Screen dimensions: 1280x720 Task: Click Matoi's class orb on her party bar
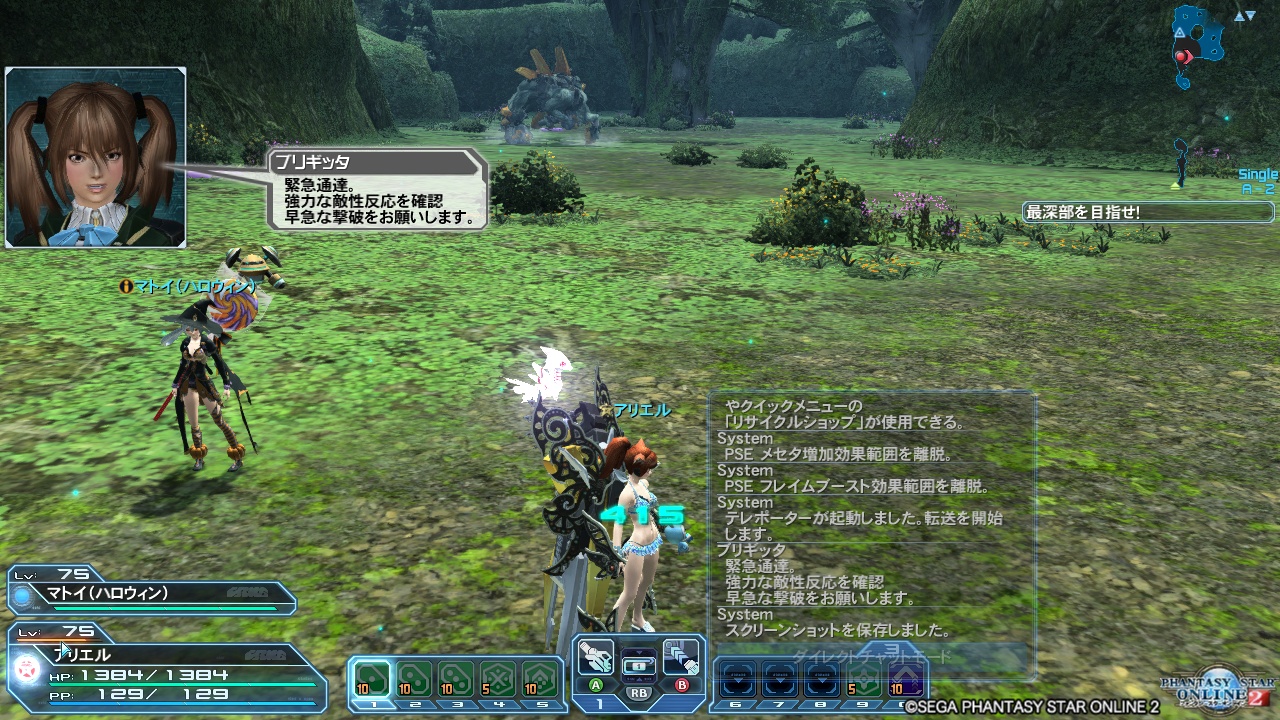tap(23, 595)
